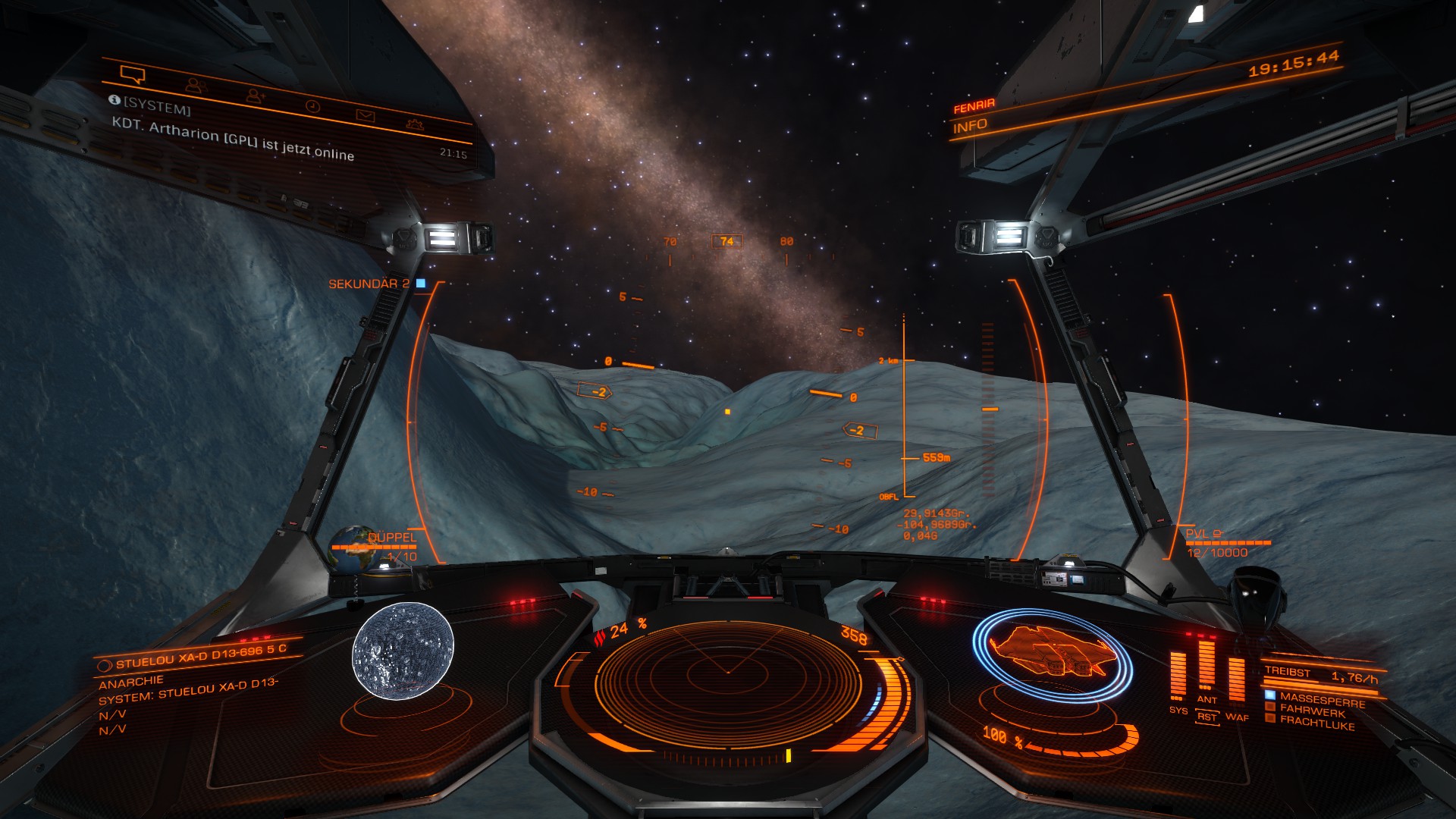Image resolution: width=1456 pixels, height=819 pixels.
Task: Switch to the friends list tab
Action: click(x=196, y=85)
